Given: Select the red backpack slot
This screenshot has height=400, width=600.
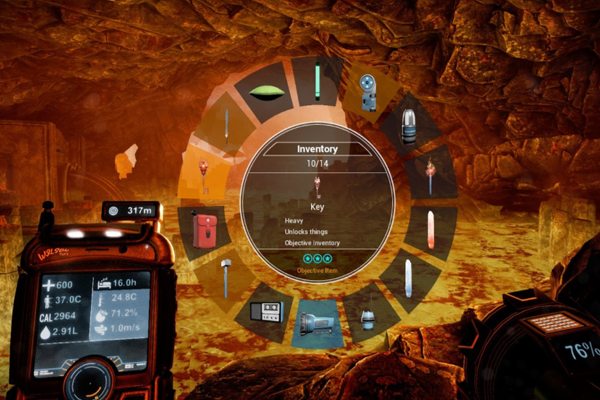Looking at the screenshot, I should [x=203, y=228].
